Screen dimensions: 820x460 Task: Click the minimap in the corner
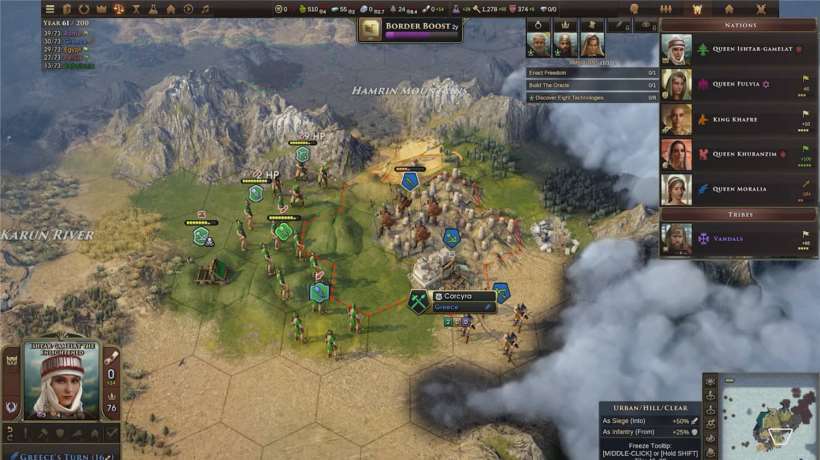768,416
